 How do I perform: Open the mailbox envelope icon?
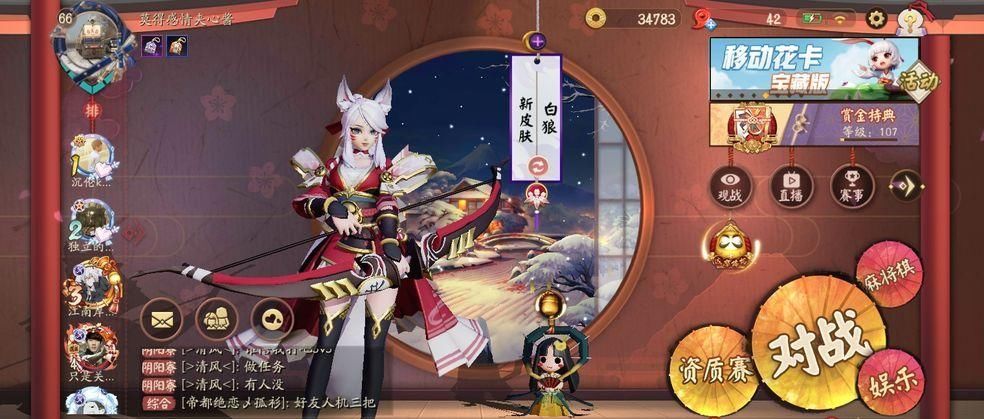point(161,319)
